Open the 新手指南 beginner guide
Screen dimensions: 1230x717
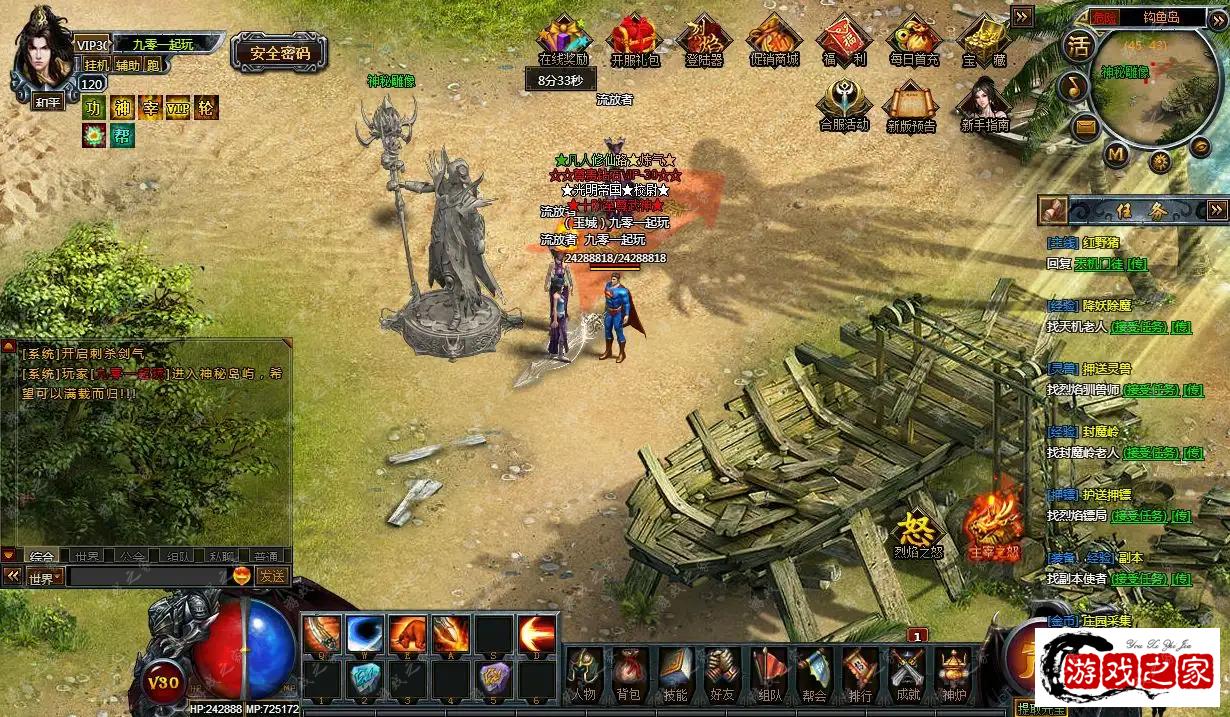pos(984,105)
